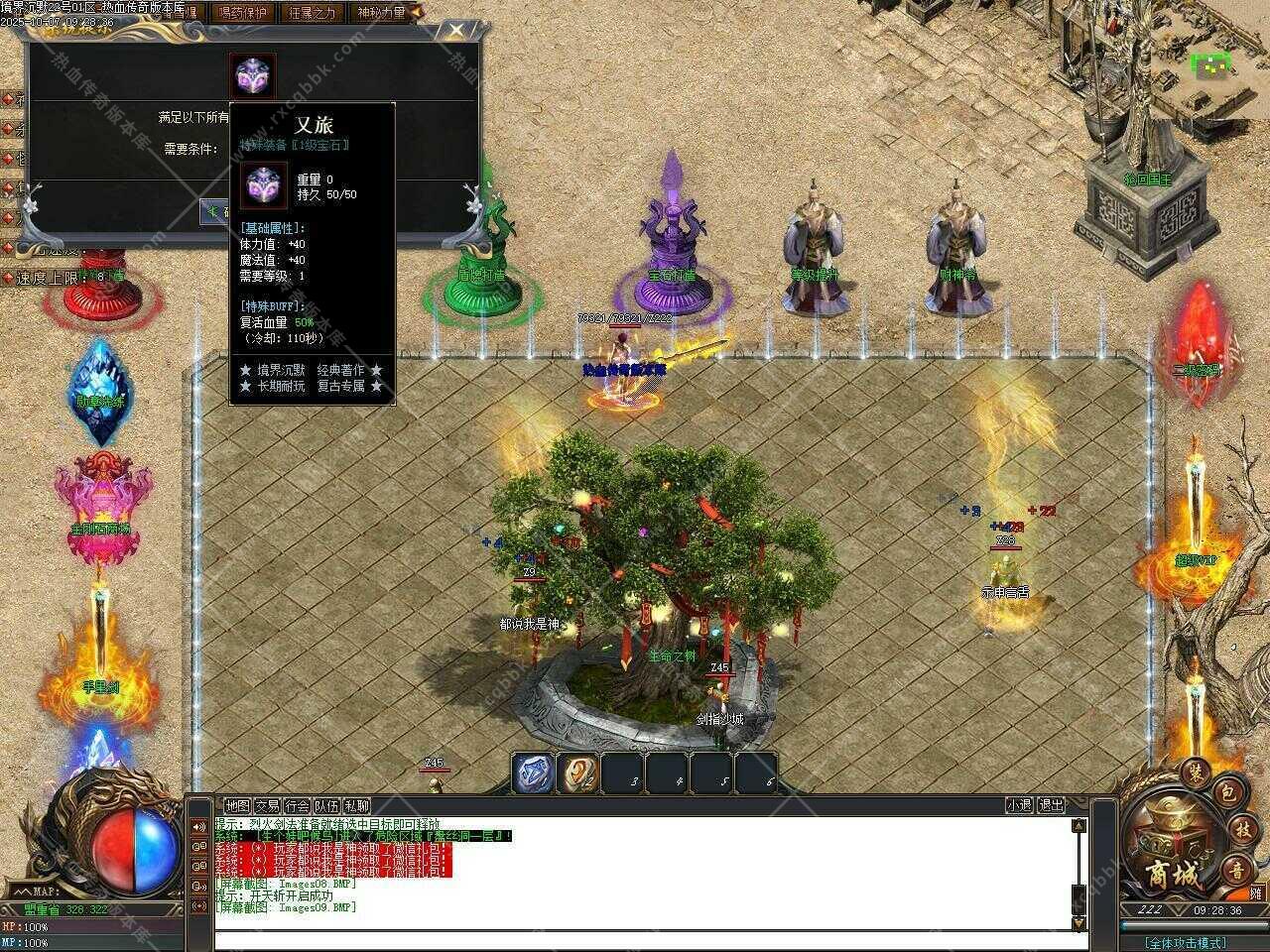Select the purple gem item in the dialog
This screenshot has height=952, width=1270.
(x=253, y=76)
